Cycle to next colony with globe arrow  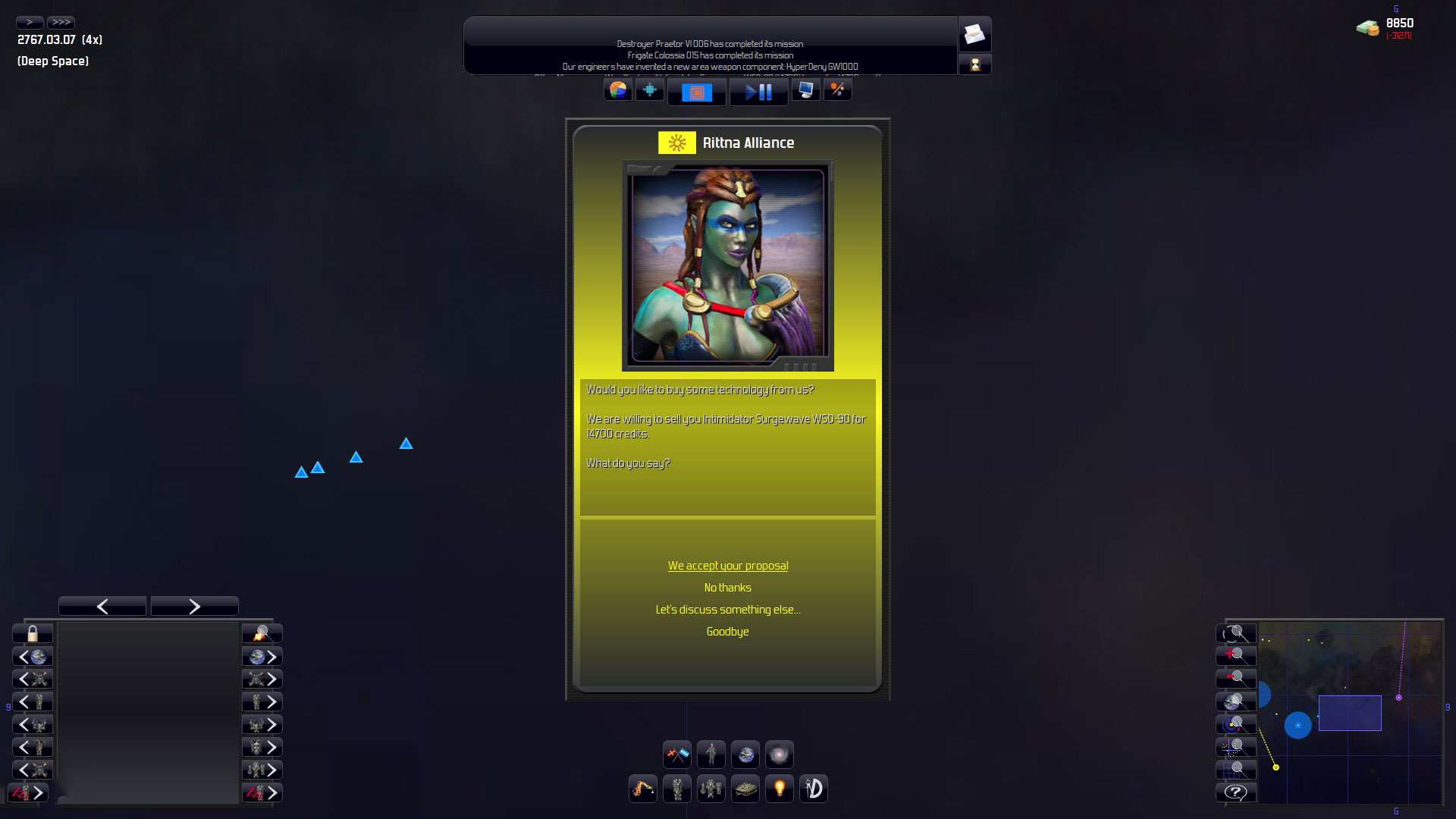tap(262, 657)
